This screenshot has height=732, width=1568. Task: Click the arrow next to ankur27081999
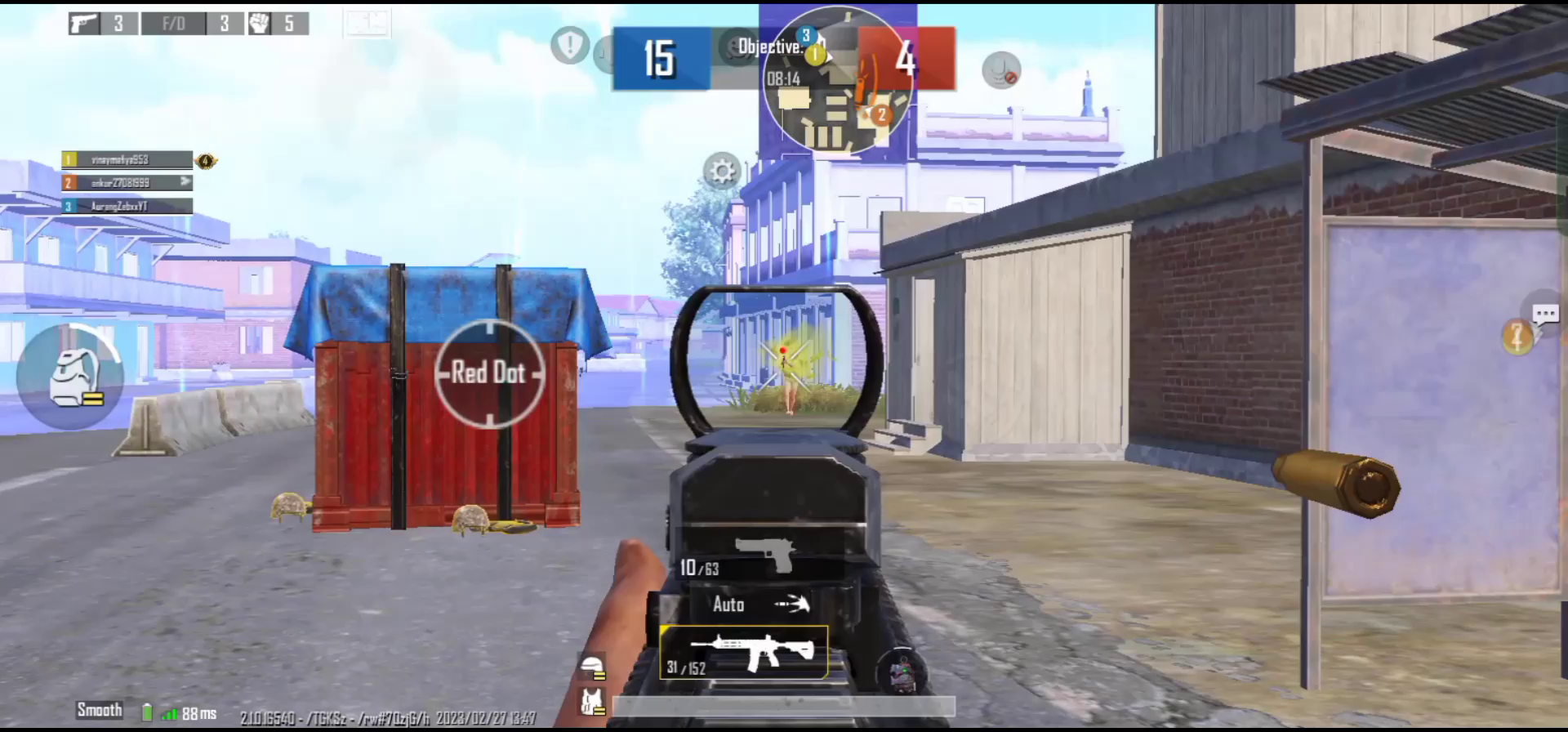tap(185, 183)
